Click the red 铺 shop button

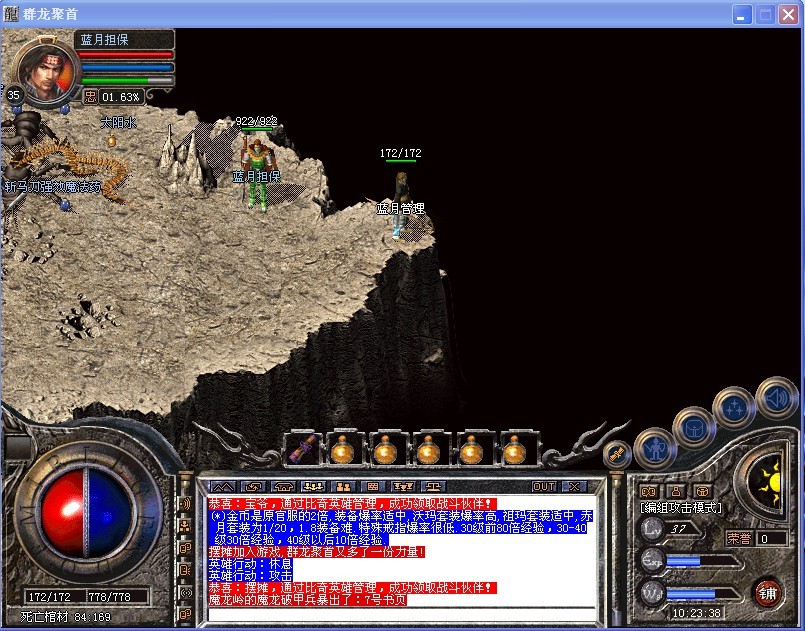click(x=767, y=590)
